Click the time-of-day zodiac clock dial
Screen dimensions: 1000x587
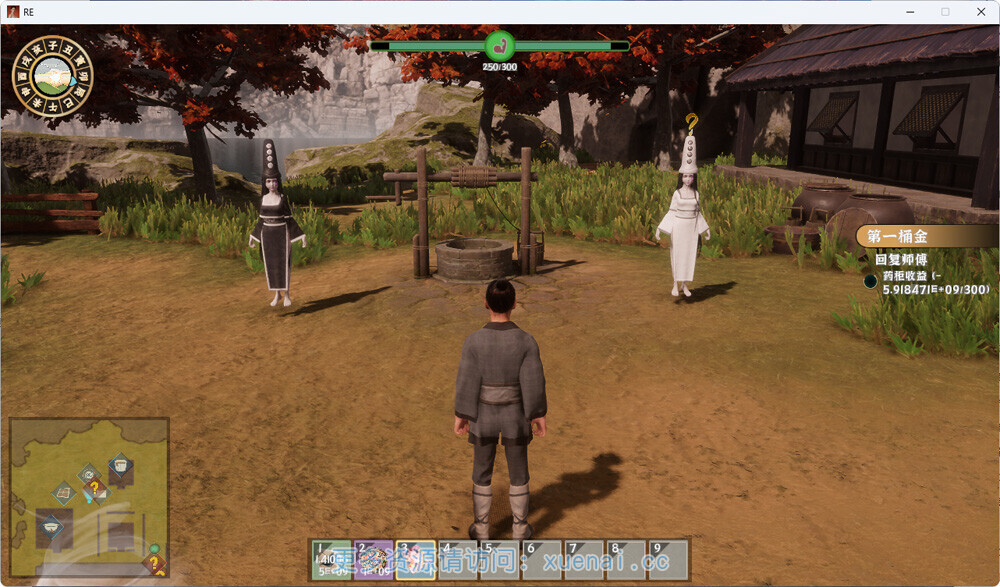(x=52, y=76)
